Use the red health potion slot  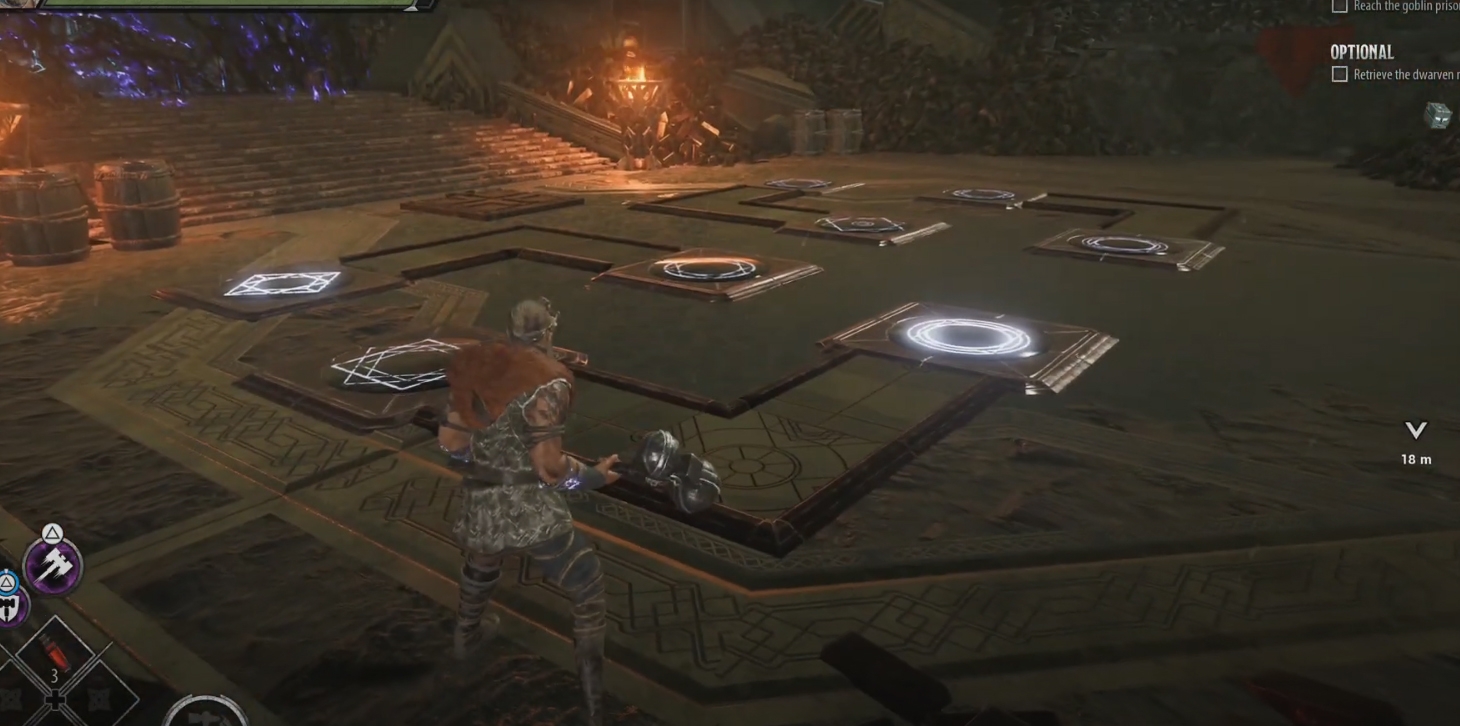click(x=55, y=655)
